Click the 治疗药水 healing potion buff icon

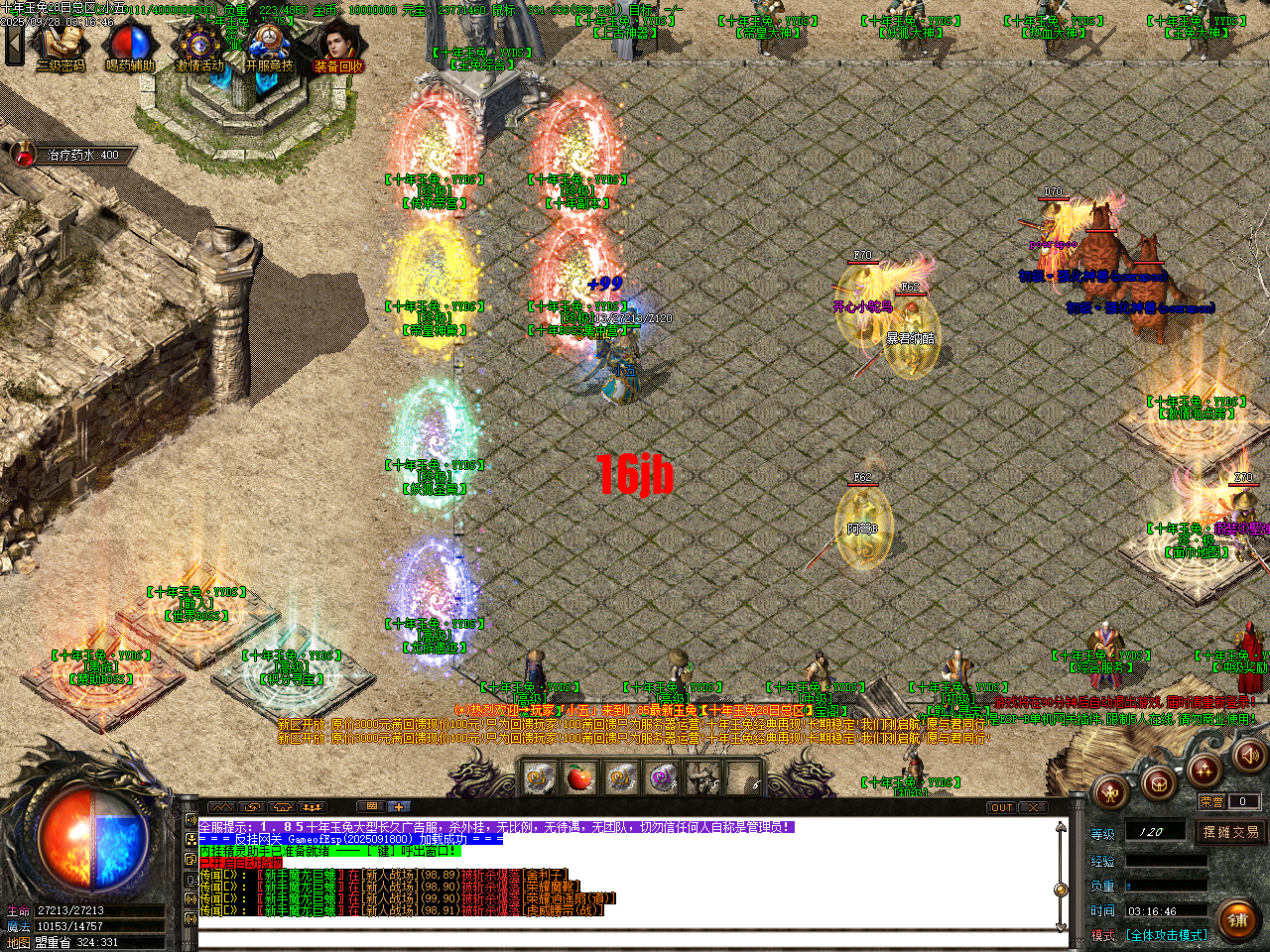click(x=22, y=154)
